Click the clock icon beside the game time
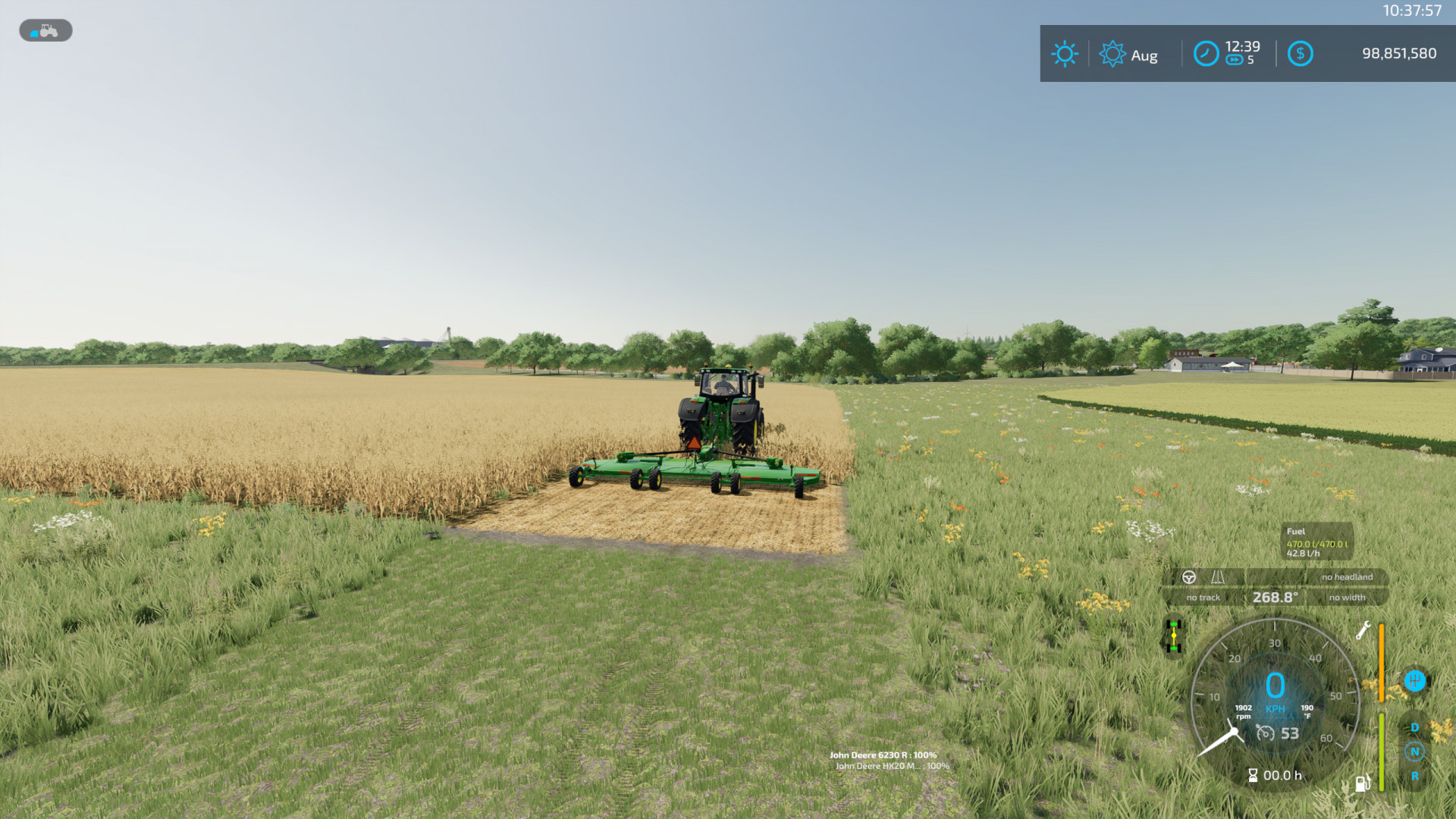Screen dimensions: 1456x819 point(1206,54)
